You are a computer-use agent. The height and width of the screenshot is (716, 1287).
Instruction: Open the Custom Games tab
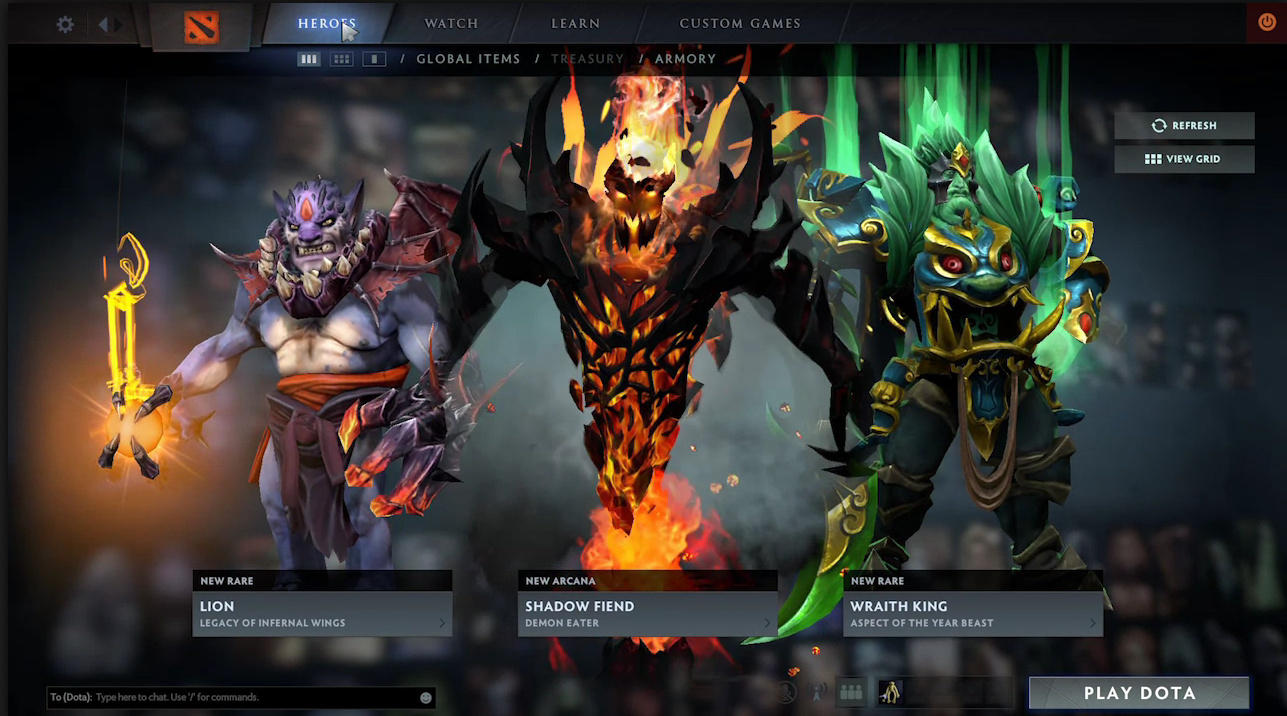point(739,23)
